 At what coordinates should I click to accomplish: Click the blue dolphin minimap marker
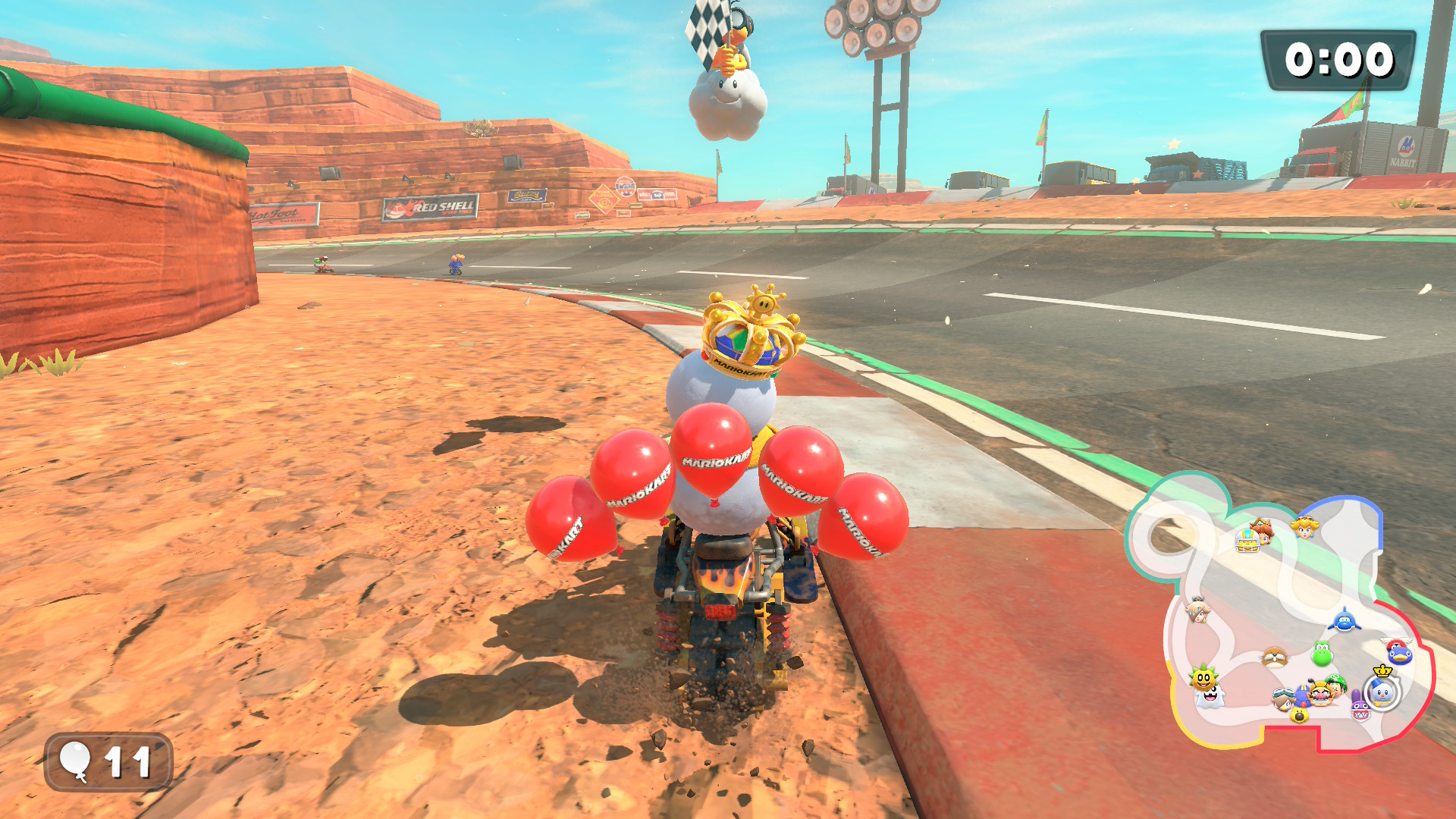[1344, 621]
